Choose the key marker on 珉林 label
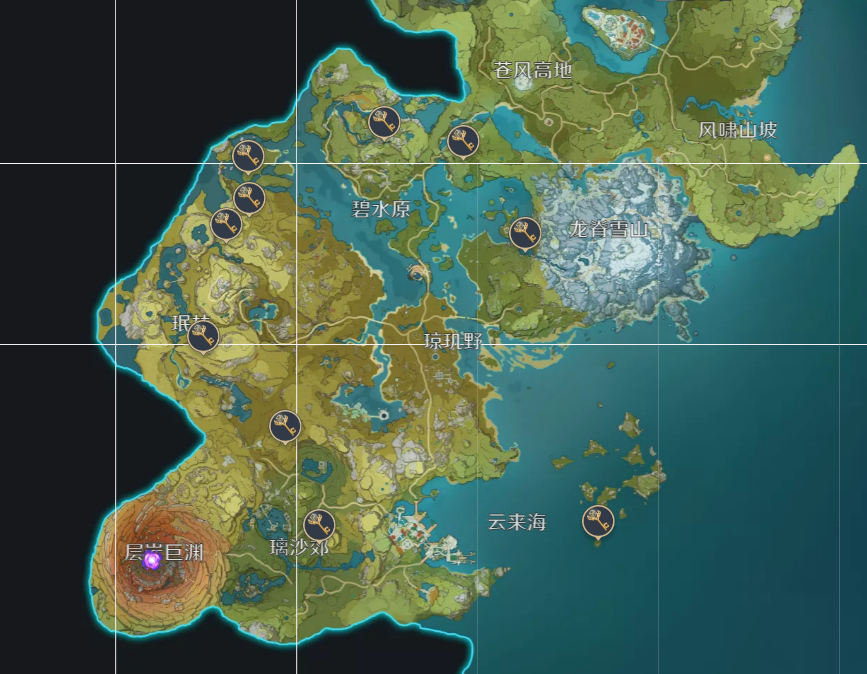The width and height of the screenshot is (867, 674). pos(203,337)
